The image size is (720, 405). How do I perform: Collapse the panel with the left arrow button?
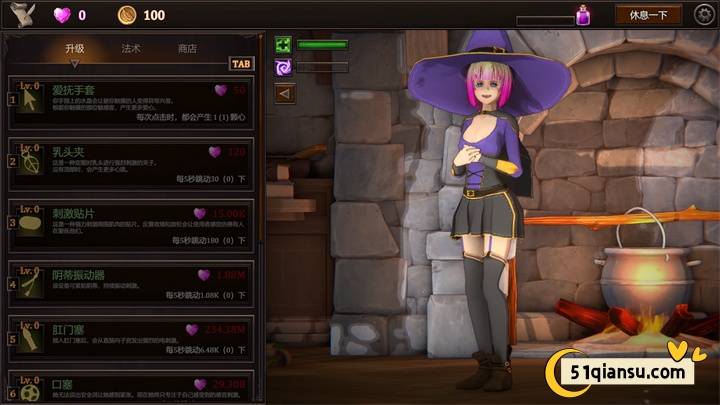point(284,93)
